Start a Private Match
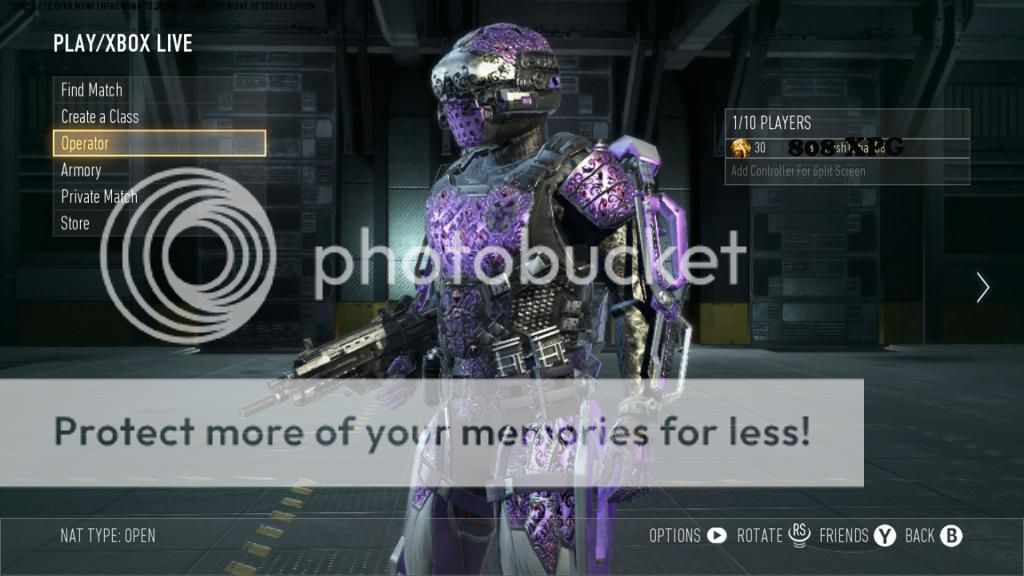Screen dimensions: 1024x576 coord(99,197)
